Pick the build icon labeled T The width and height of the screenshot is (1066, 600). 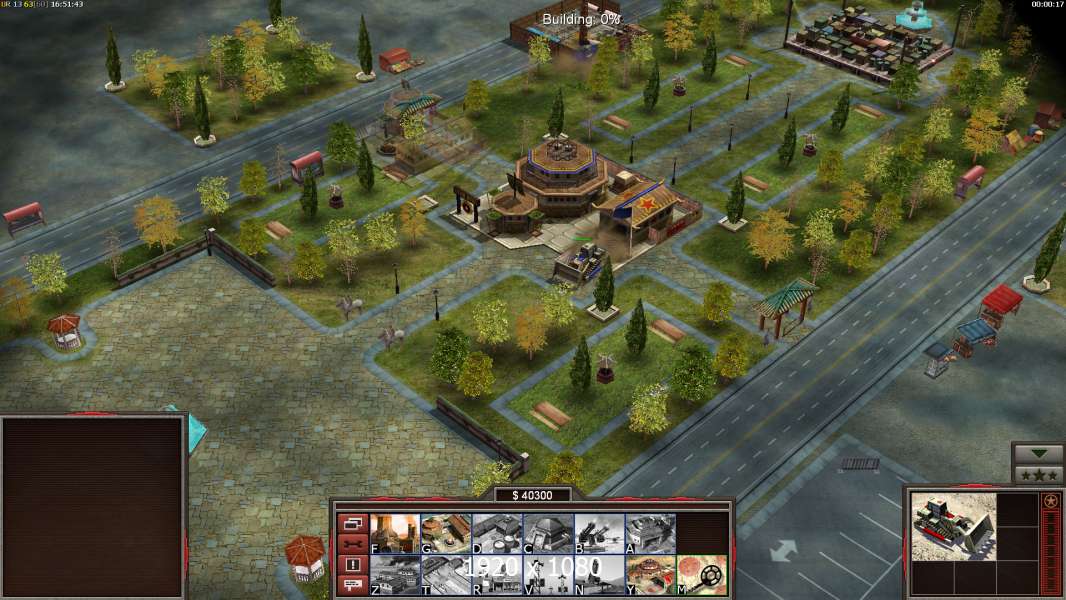(x=446, y=575)
